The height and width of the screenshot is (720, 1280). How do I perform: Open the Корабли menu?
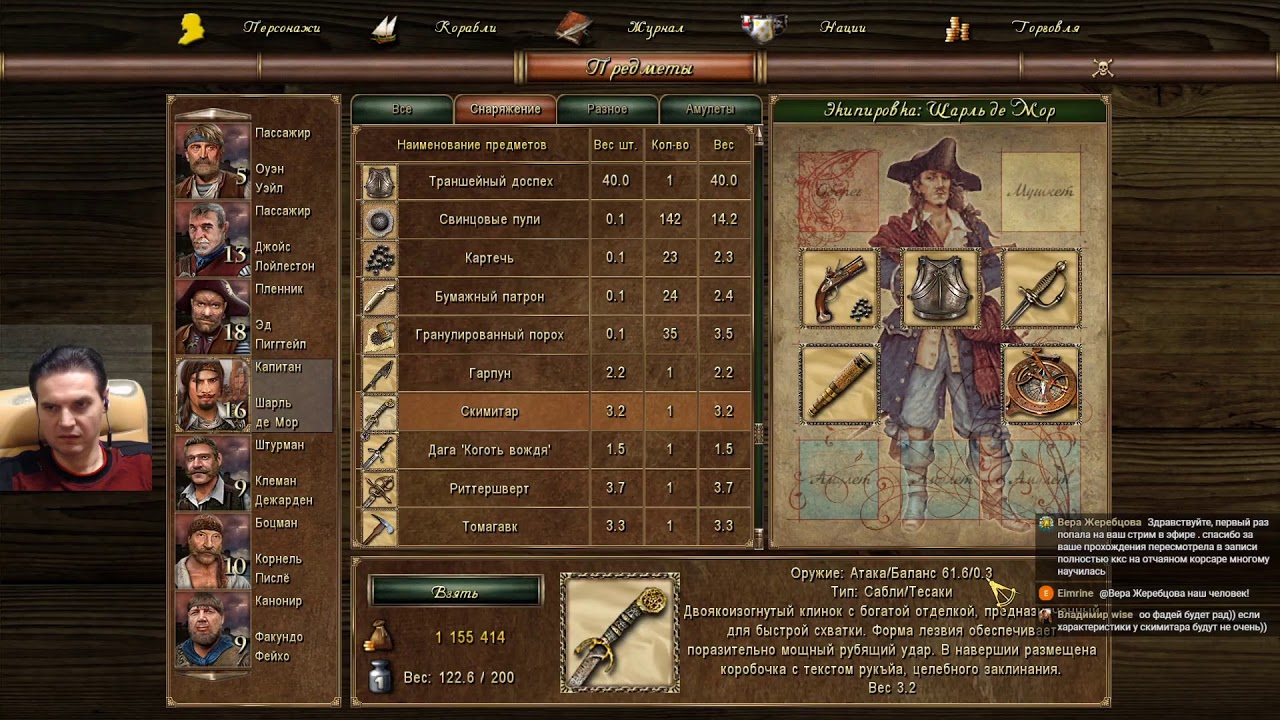[465, 28]
